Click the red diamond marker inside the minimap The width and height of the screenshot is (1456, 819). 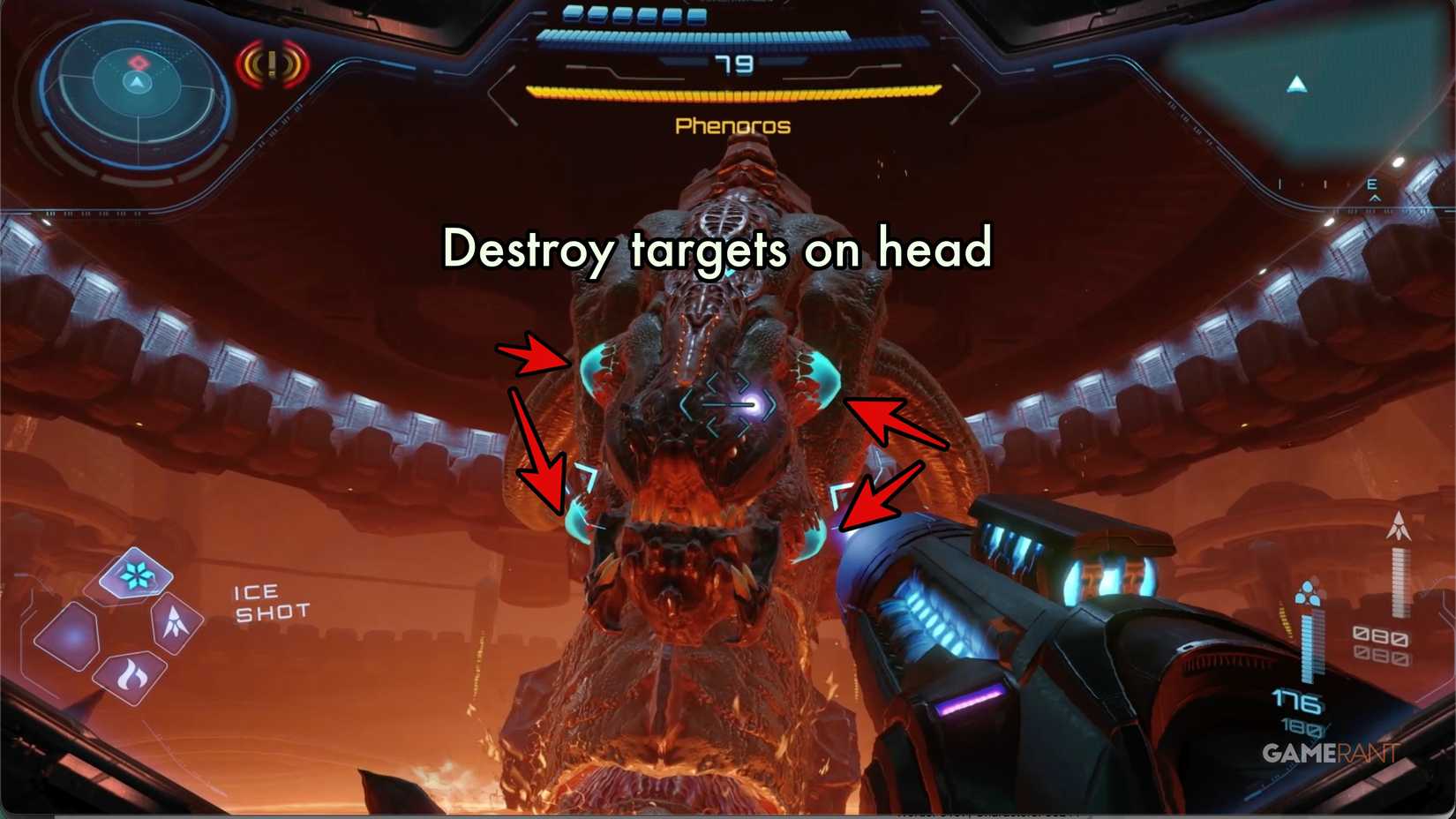pos(137,62)
